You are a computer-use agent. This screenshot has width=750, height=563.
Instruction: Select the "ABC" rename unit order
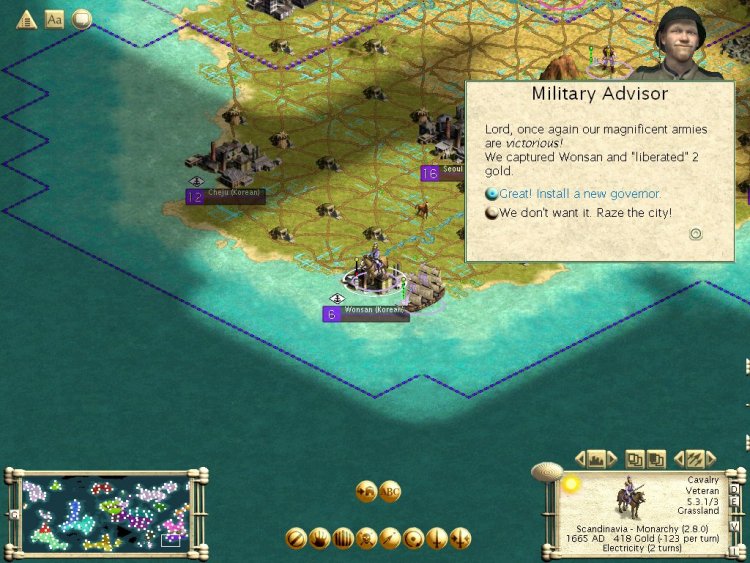[x=390, y=491]
